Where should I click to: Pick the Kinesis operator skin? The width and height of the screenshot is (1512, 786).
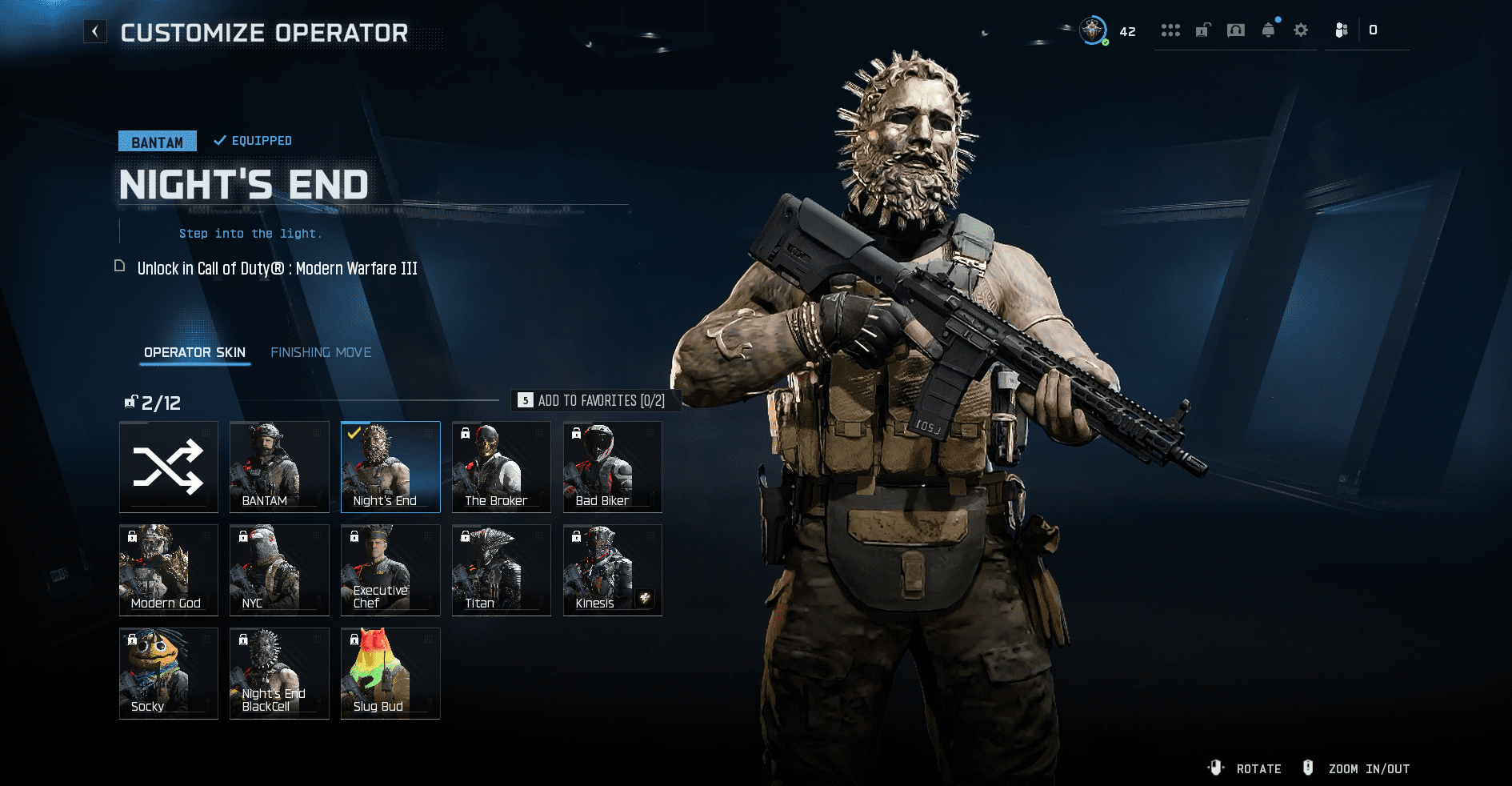pyautogui.click(x=612, y=570)
